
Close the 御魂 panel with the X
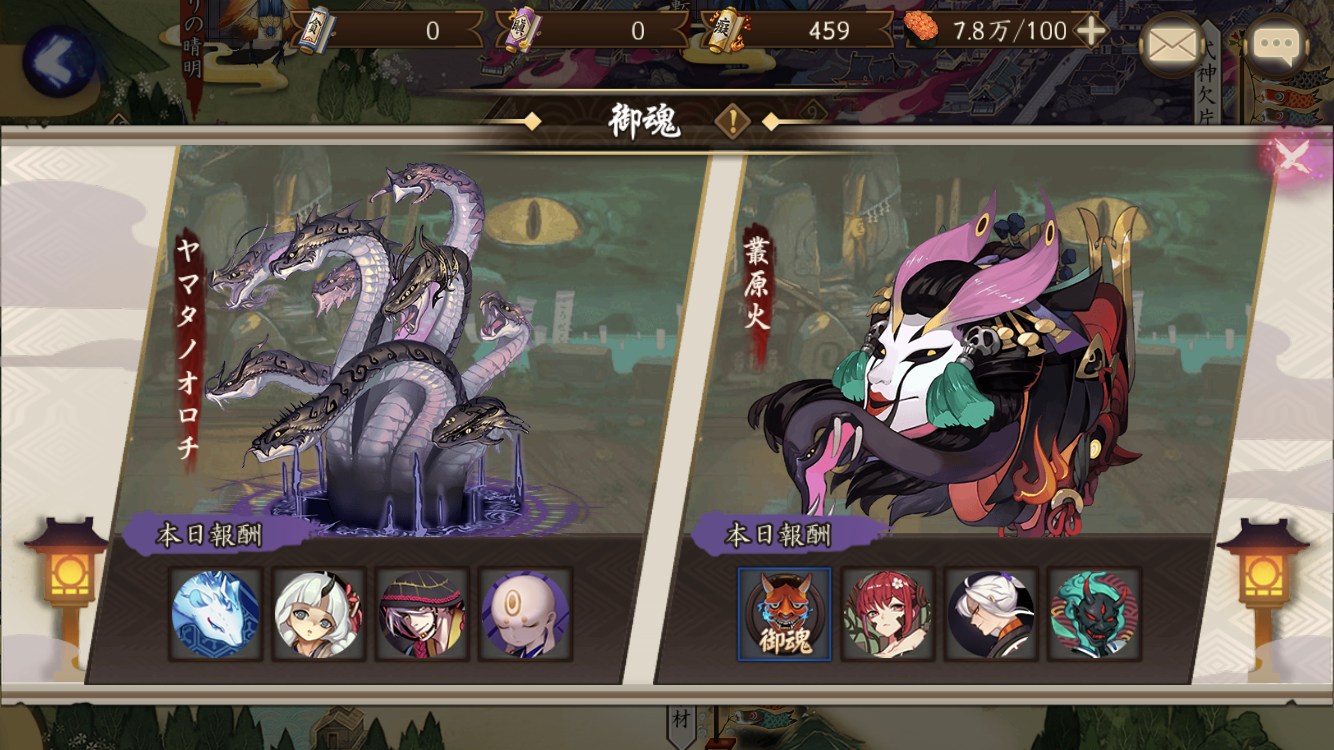tap(1291, 156)
